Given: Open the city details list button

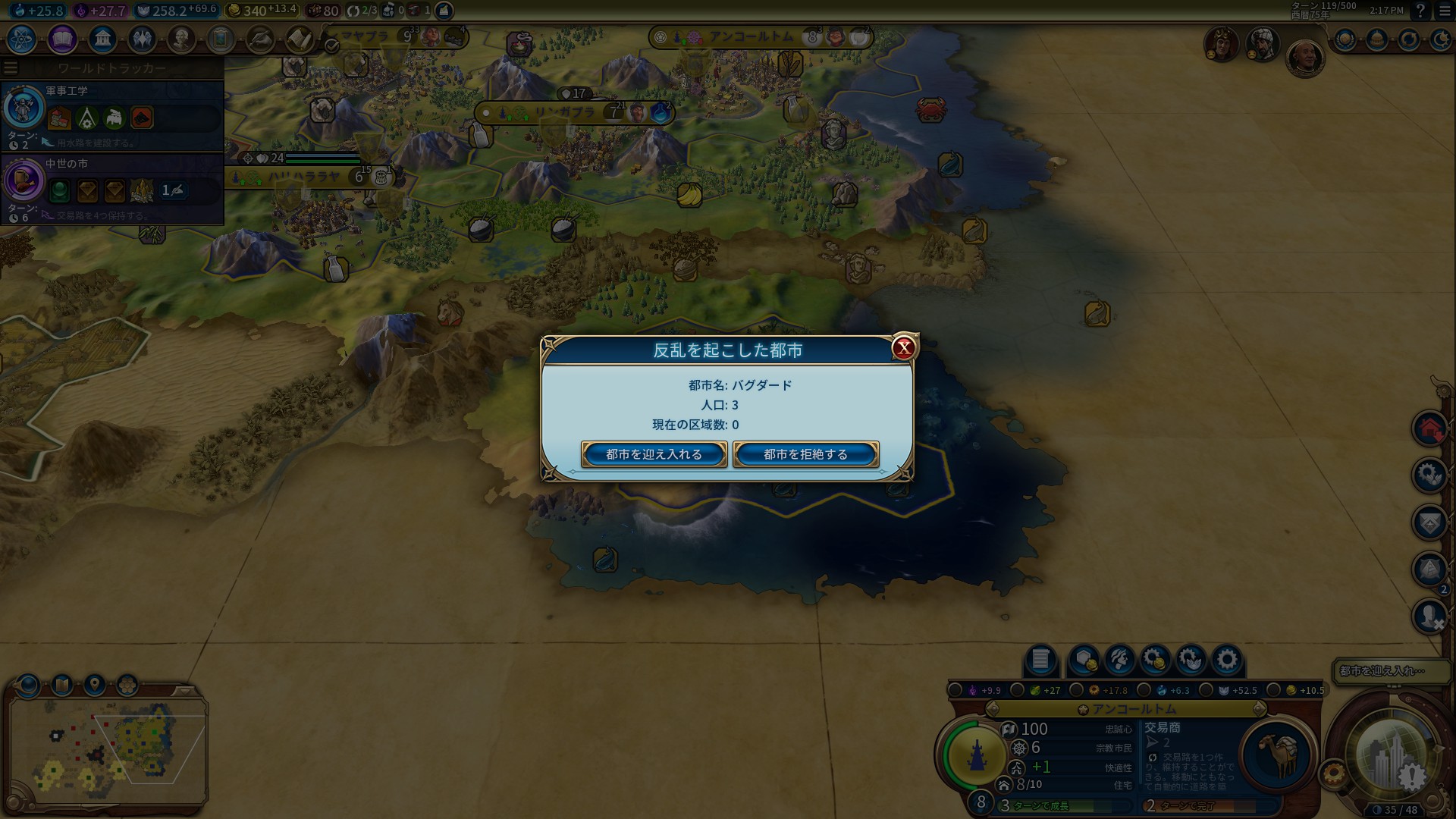Looking at the screenshot, I should coord(1040,660).
